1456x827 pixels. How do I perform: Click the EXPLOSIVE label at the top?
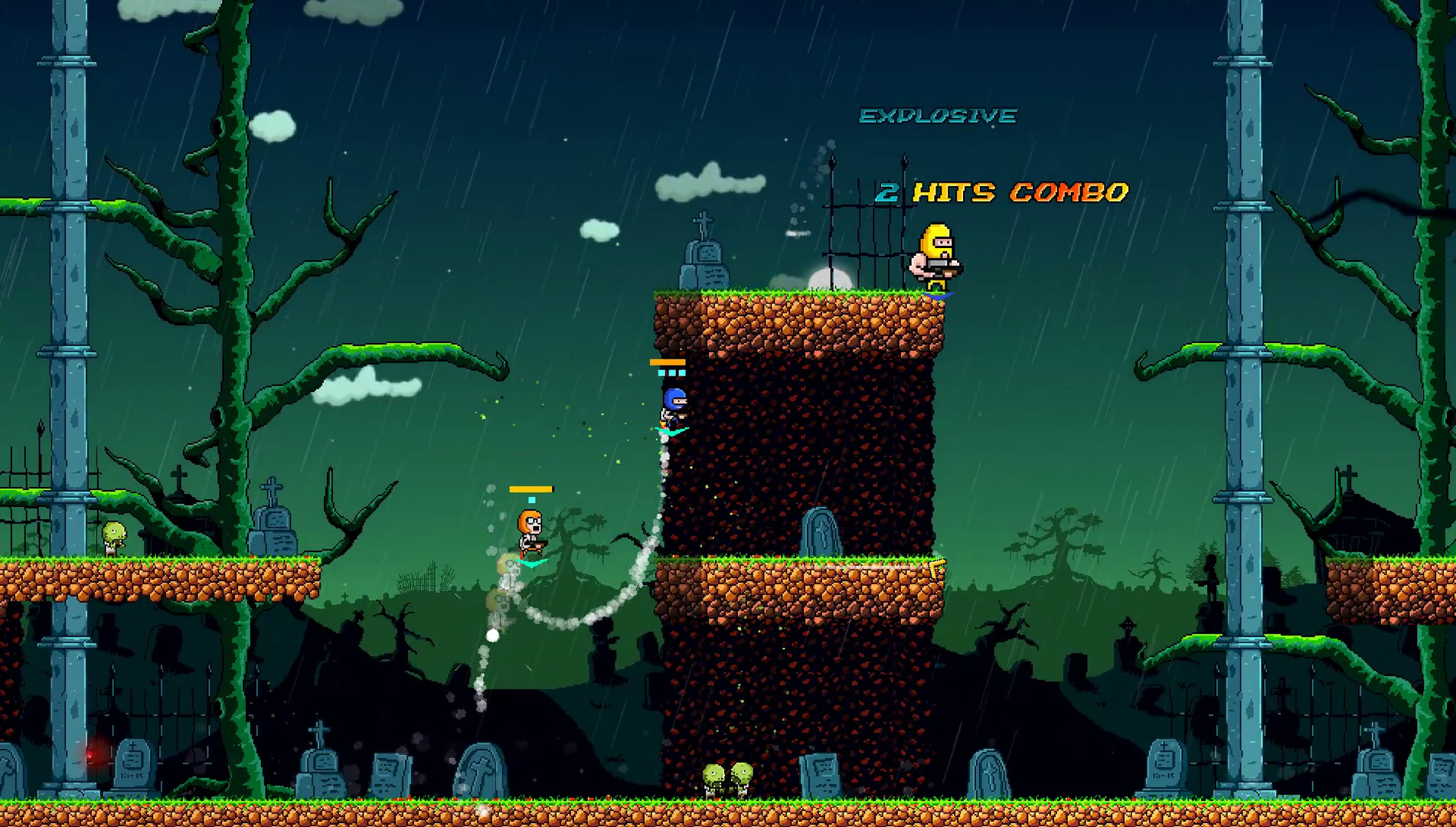pos(939,115)
